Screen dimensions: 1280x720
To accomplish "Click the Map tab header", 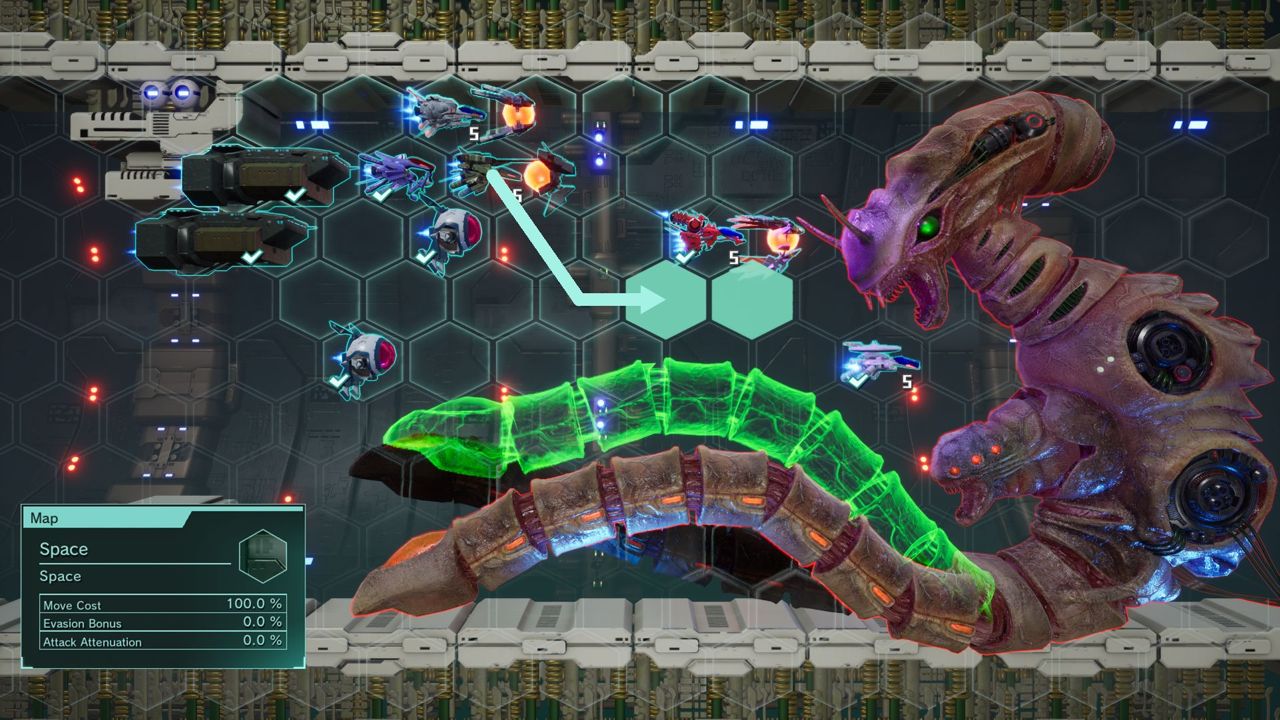I will [x=45, y=518].
